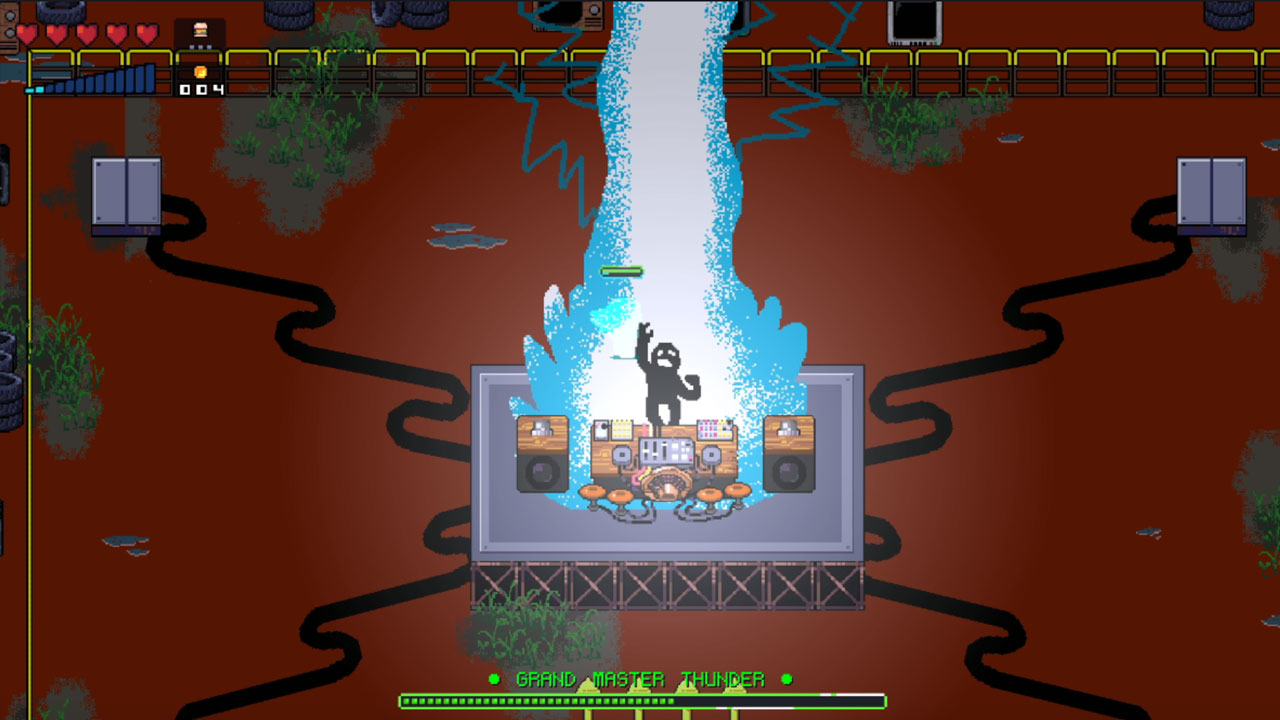Toggle the left green dot beside GRAND MASTER THUNDER
The height and width of the screenshot is (720, 1280).
pos(493,679)
